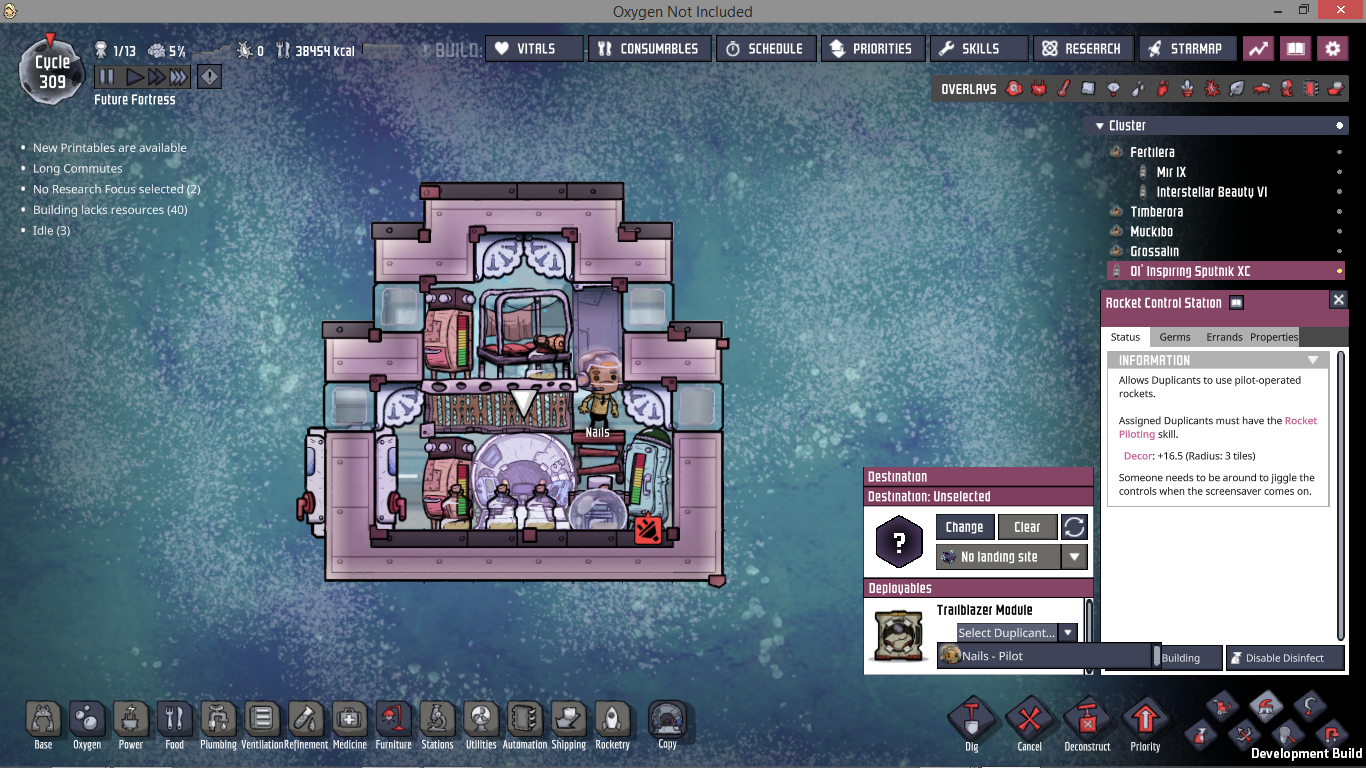Viewport: 1366px width, 768px height.
Task: Close the Rocket Control Station panel
Action: click(x=1338, y=300)
